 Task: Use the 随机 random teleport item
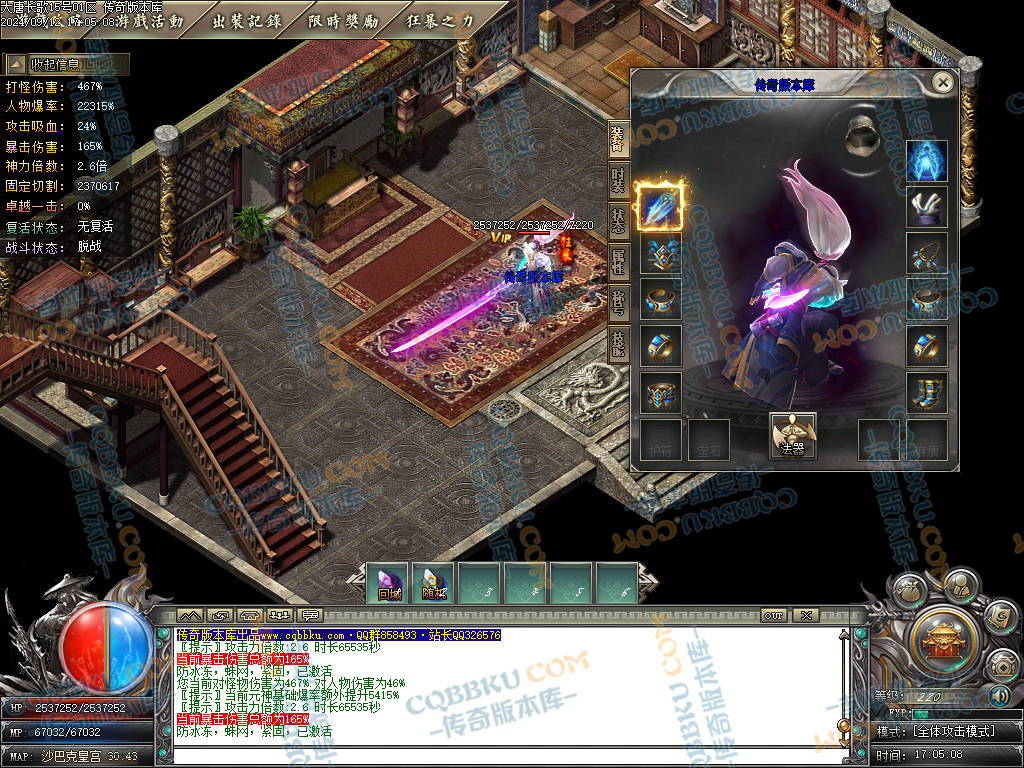click(x=434, y=584)
